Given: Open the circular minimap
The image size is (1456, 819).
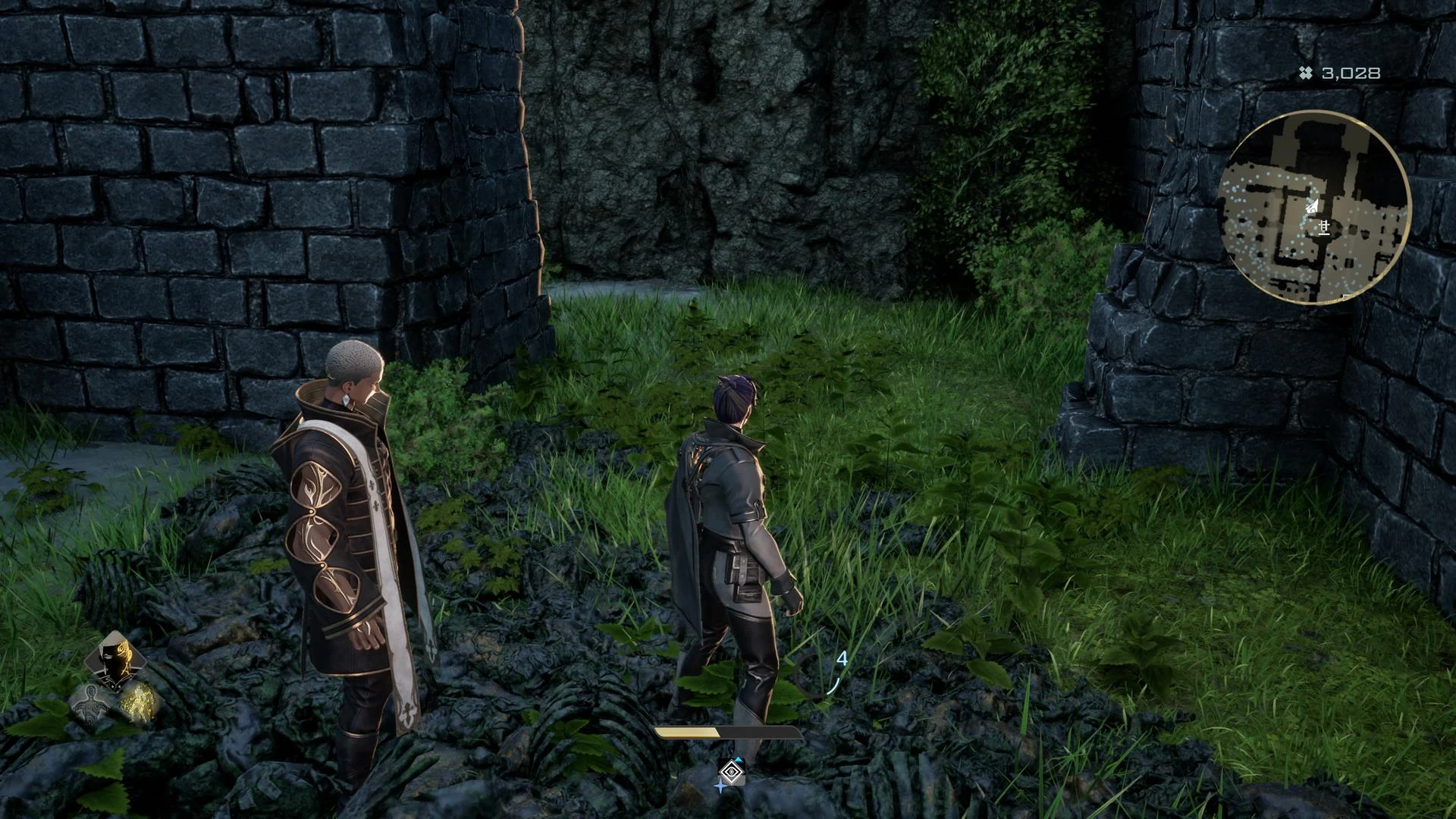Looking at the screenshot, I should tap(1314, 207).
